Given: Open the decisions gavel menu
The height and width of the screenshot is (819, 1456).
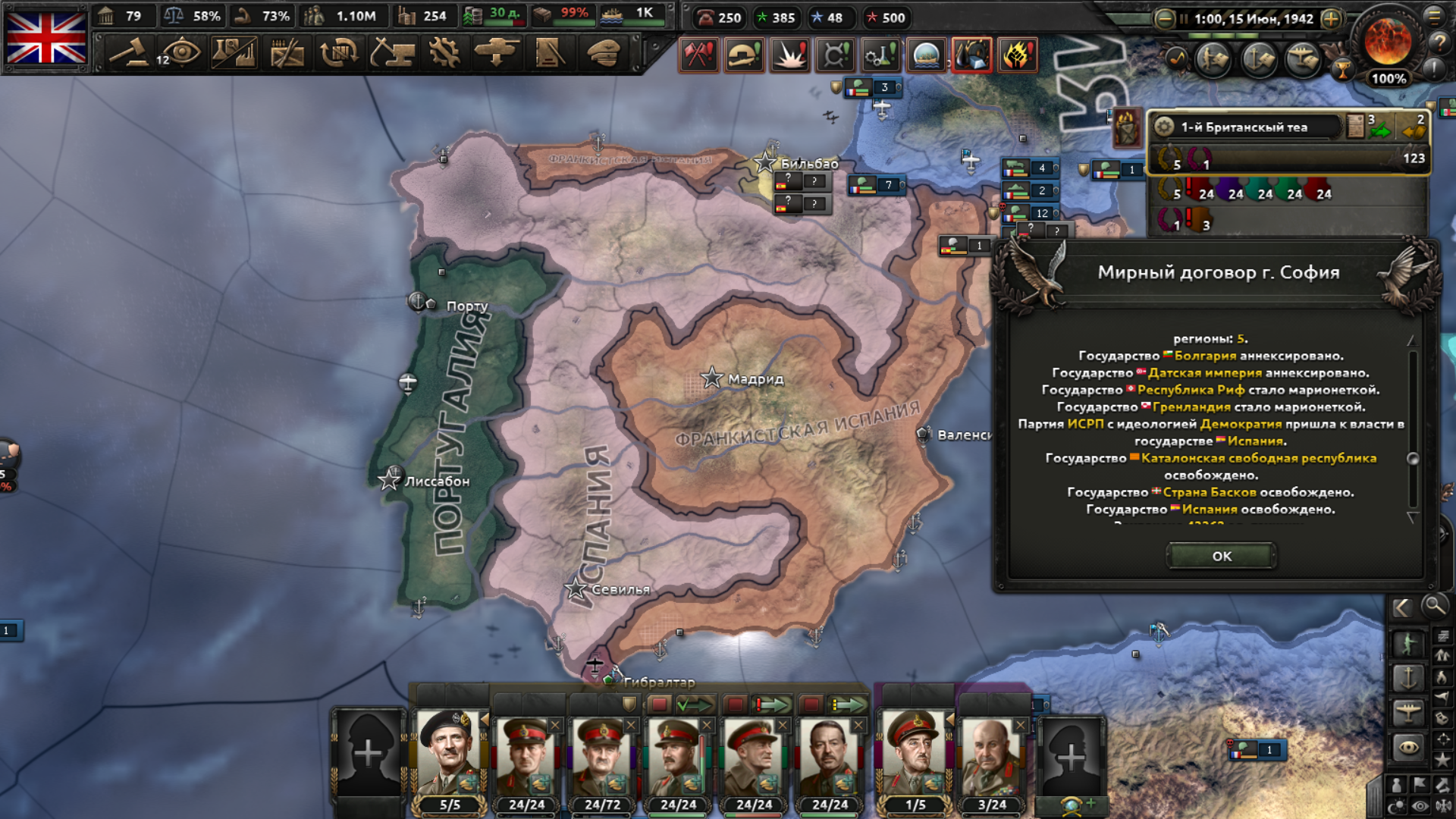Looking at the screenshot, I should pos(128,53).
